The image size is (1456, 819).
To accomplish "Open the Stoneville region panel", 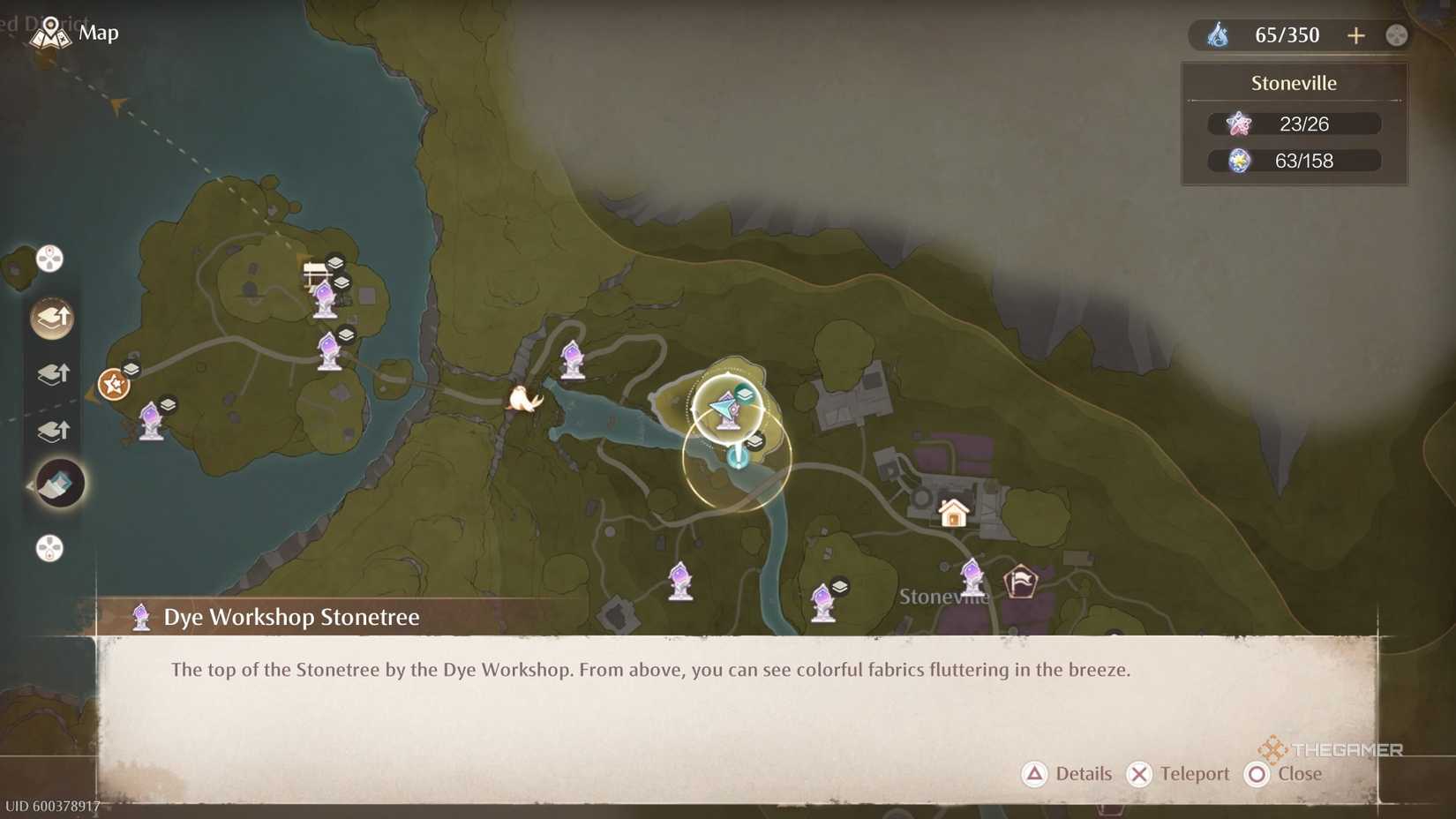I will pyautogui.click(x=1294, y=124).
